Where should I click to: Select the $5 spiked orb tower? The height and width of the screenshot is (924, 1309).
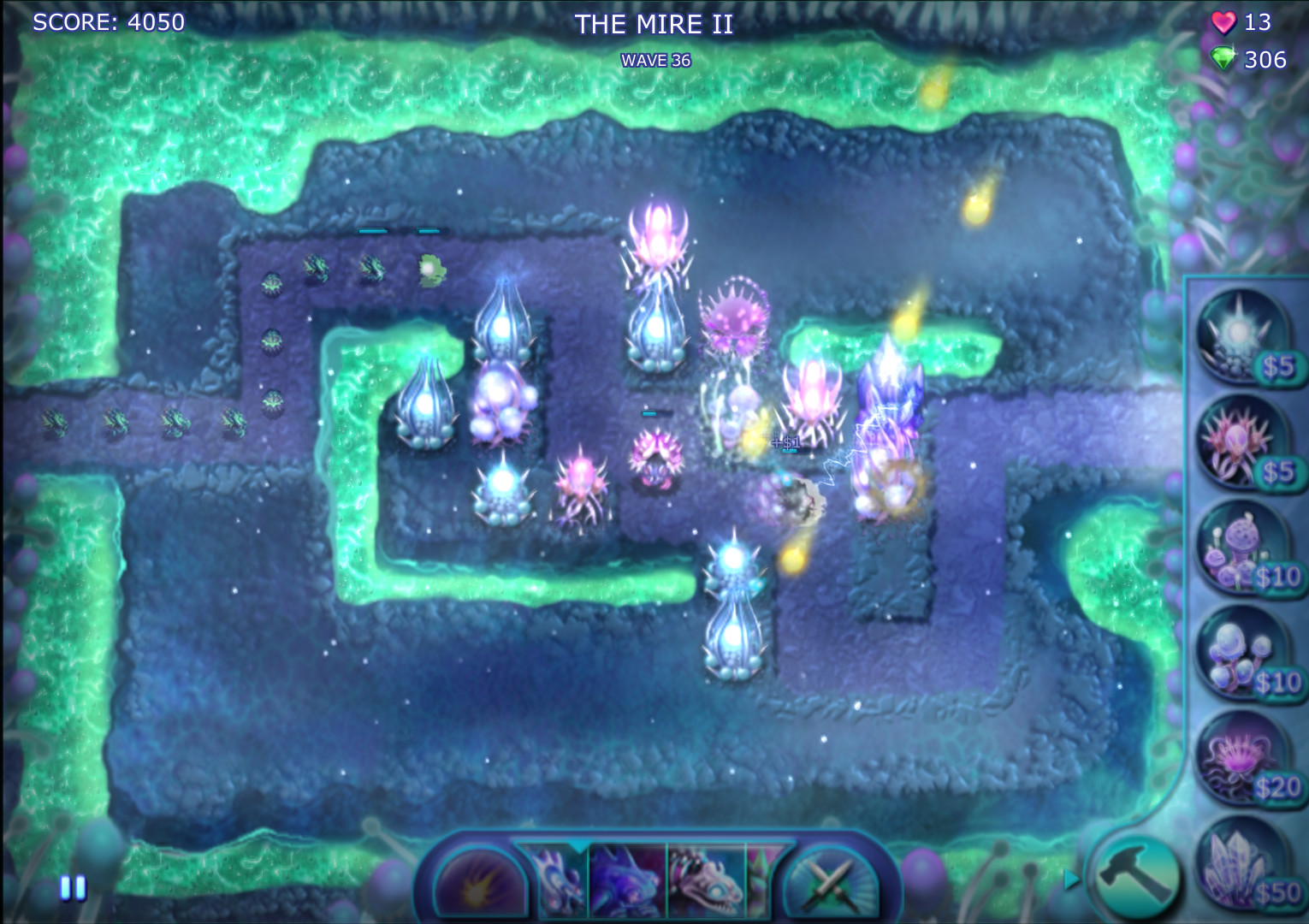(1239, 334)
